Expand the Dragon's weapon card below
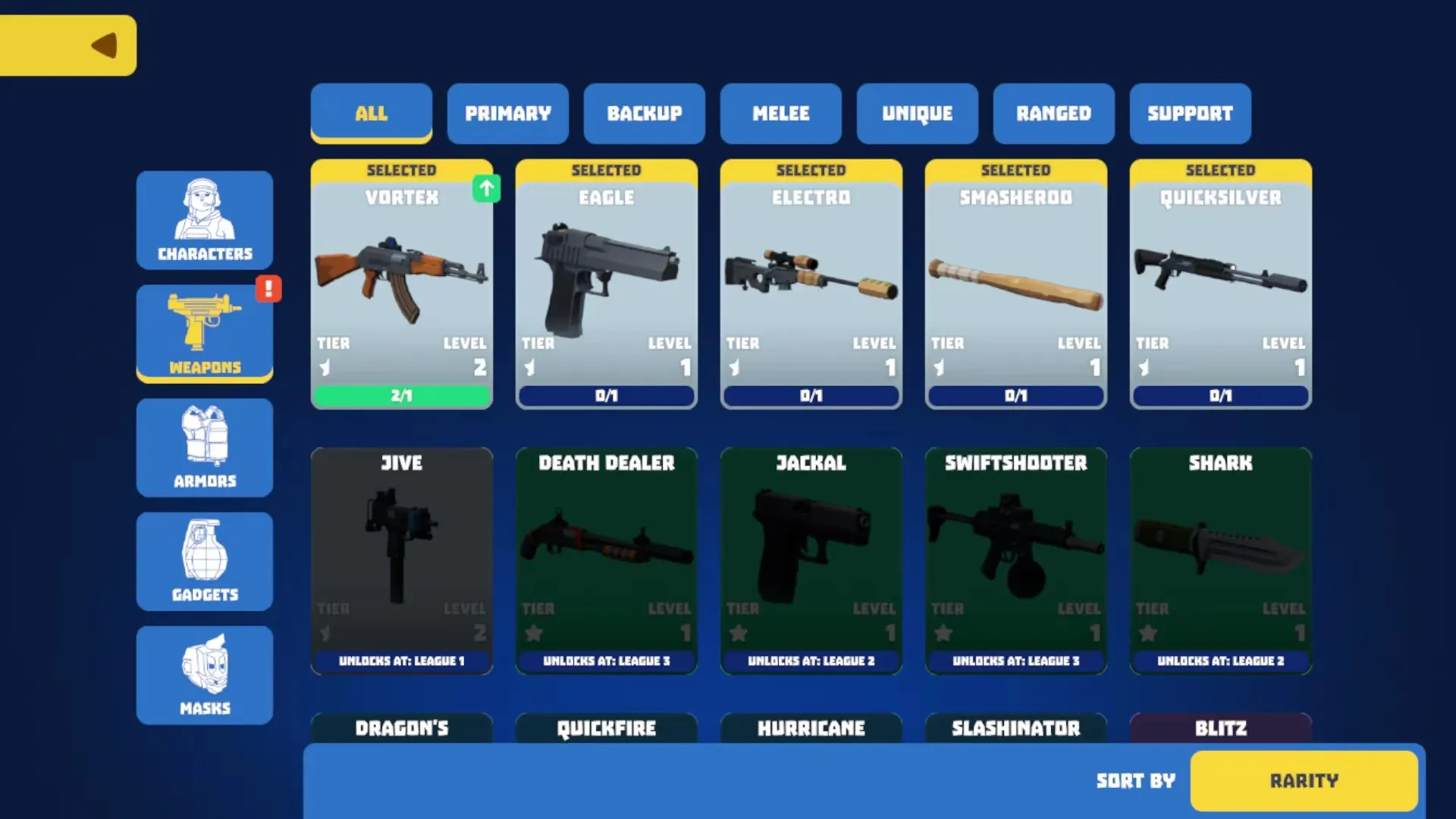 click(x=402, y=728)
